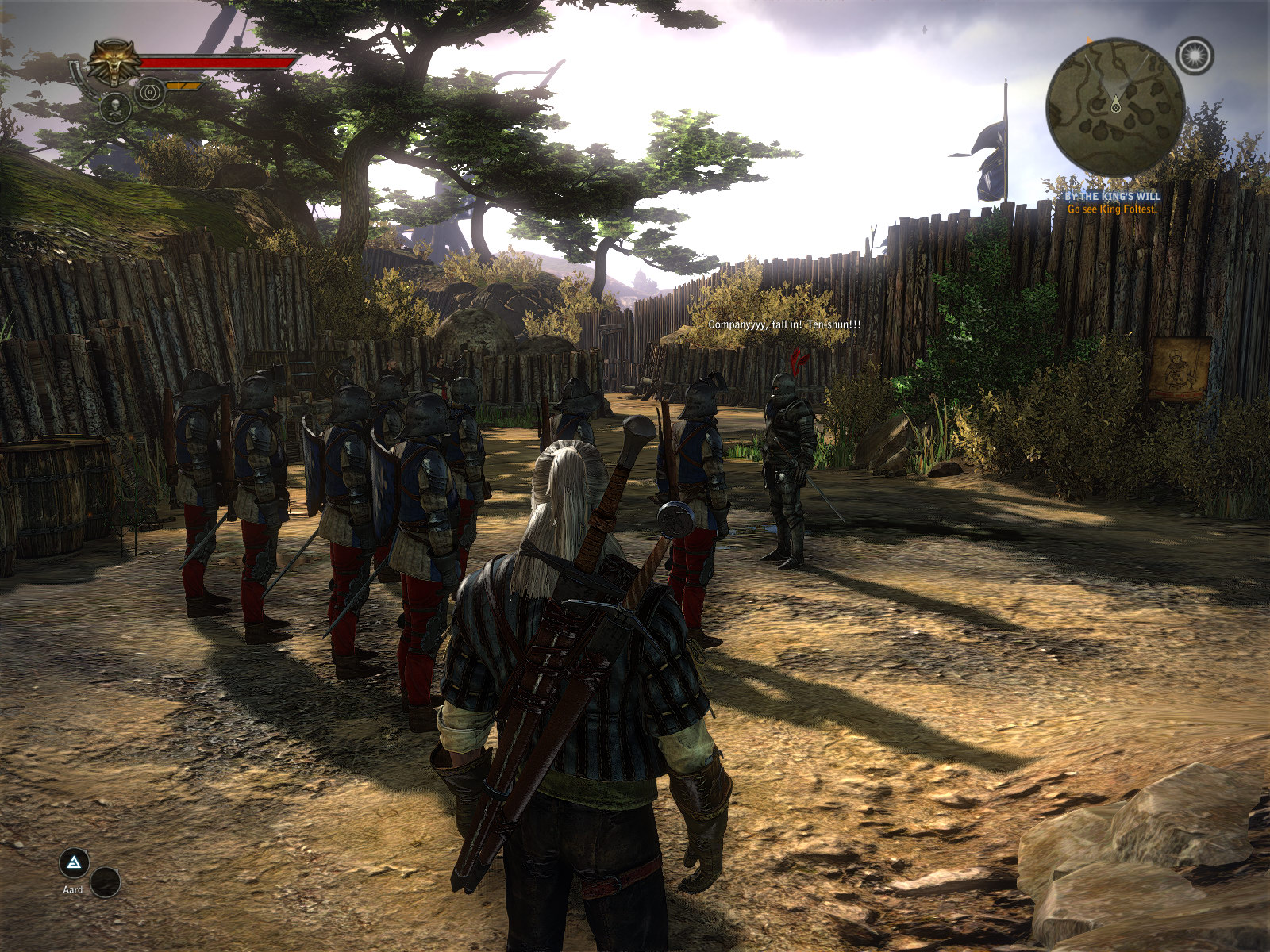Viewport: 1270px width, 952px height.
Task: Open the circular minimap
Action: (1115, 108)
